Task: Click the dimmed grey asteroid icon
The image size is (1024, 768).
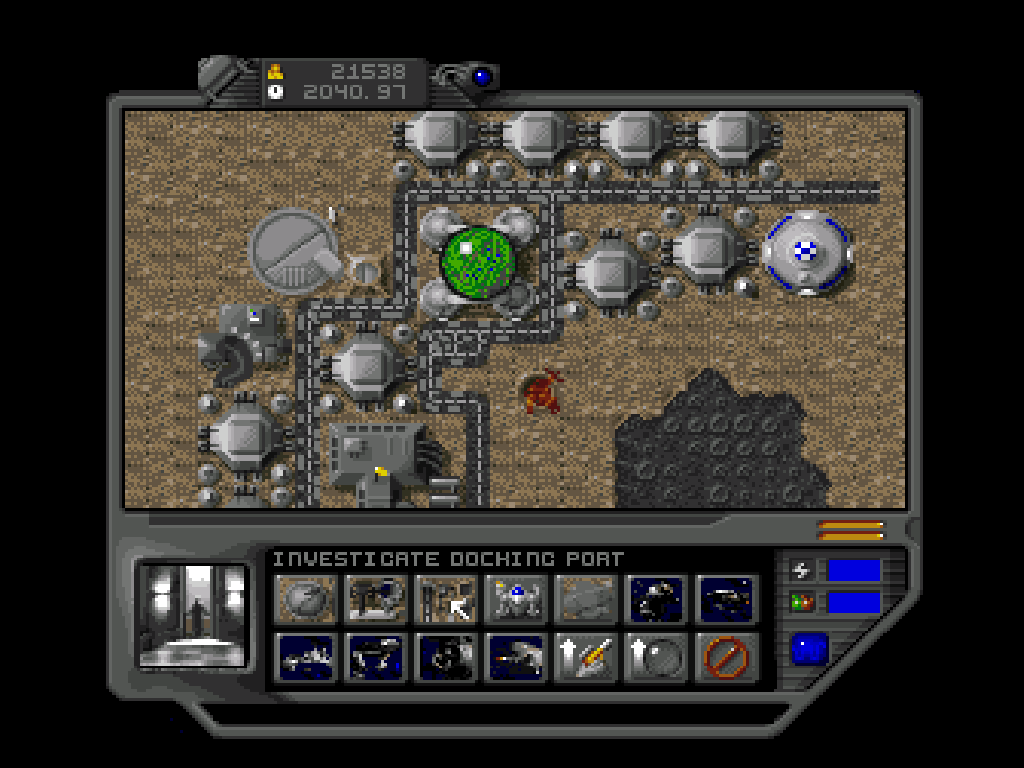Action: coord(587,599)
